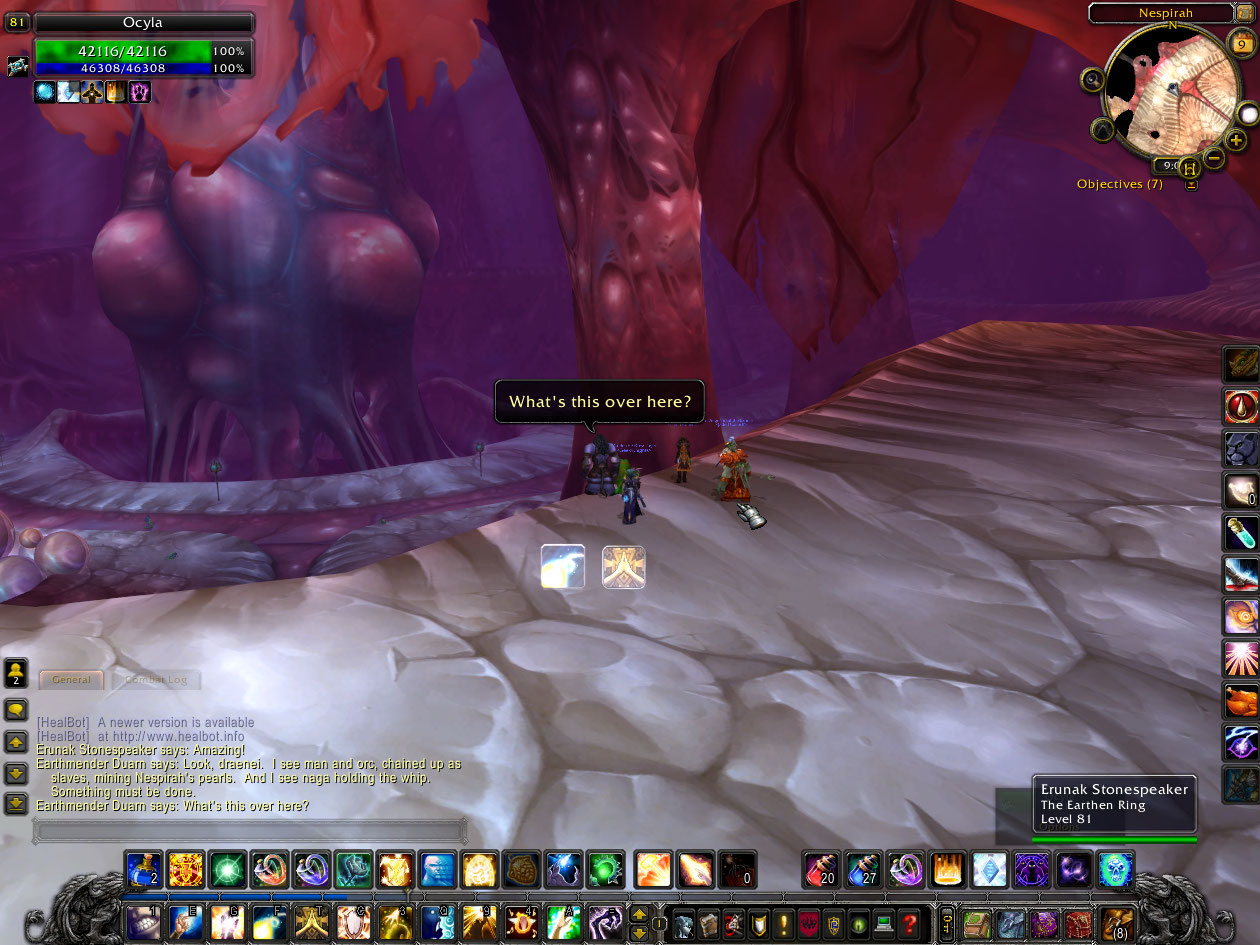Use the red potion with 20 charges

820,869
